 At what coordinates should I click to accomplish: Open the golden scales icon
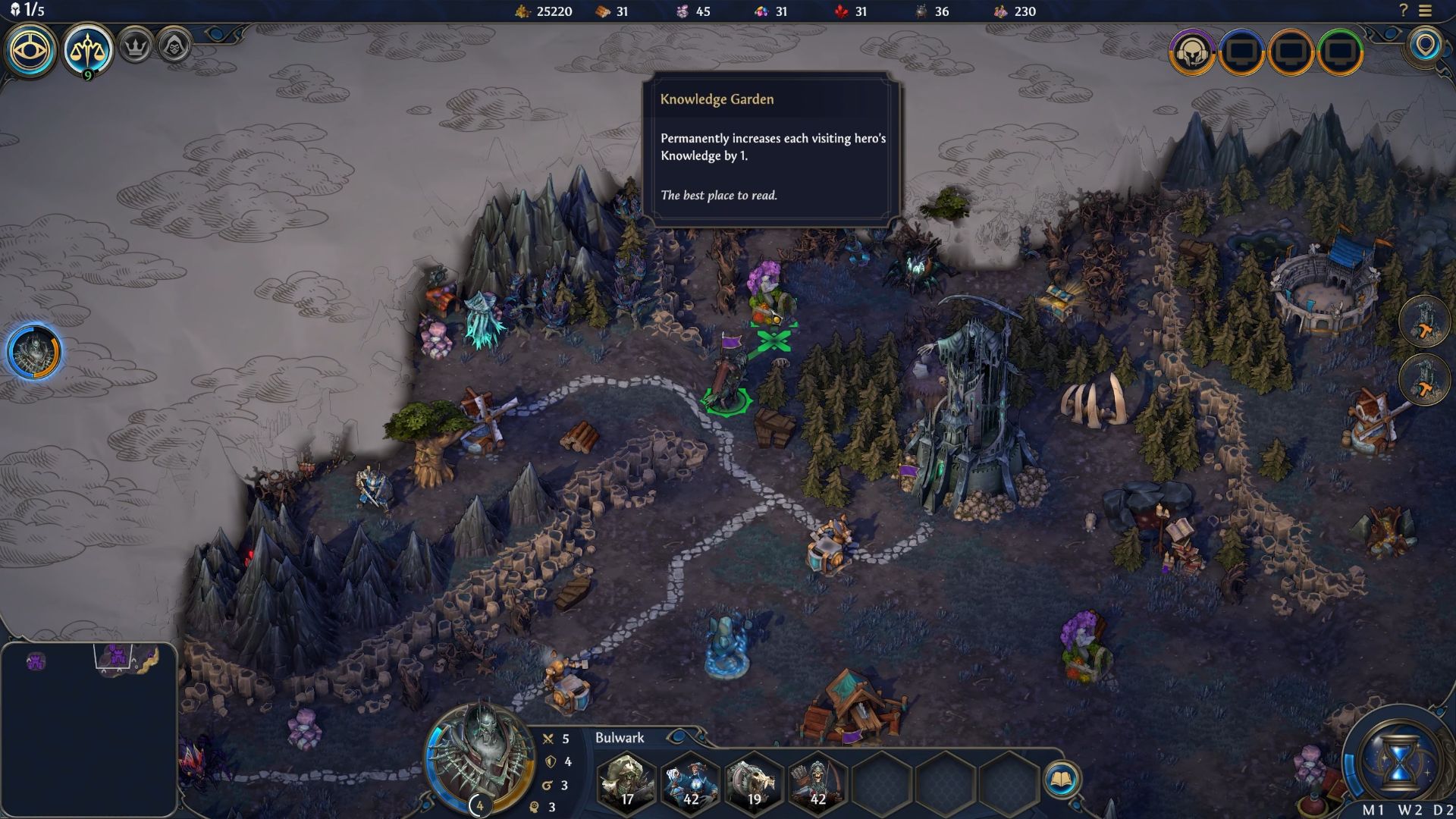click(x=88, y=50)
